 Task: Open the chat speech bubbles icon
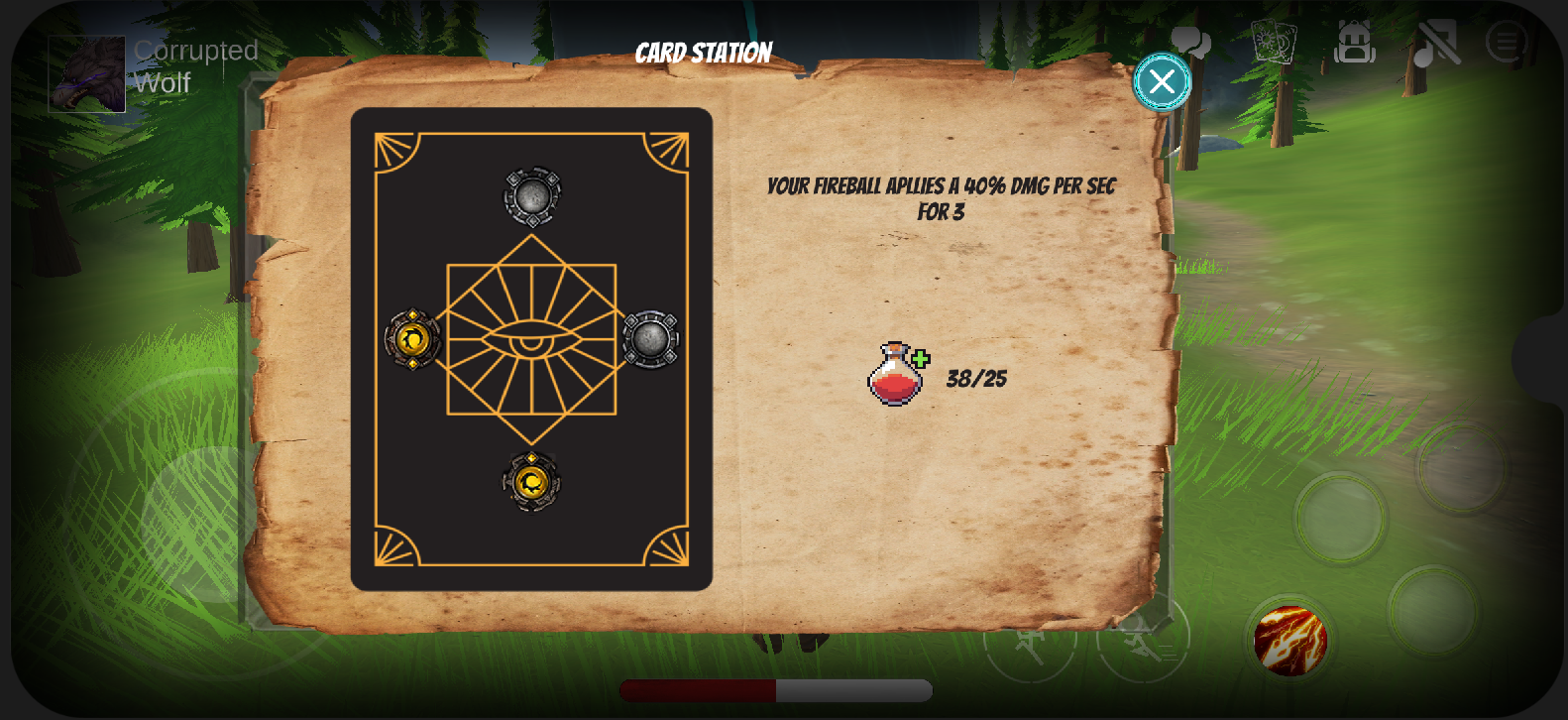1190,43
